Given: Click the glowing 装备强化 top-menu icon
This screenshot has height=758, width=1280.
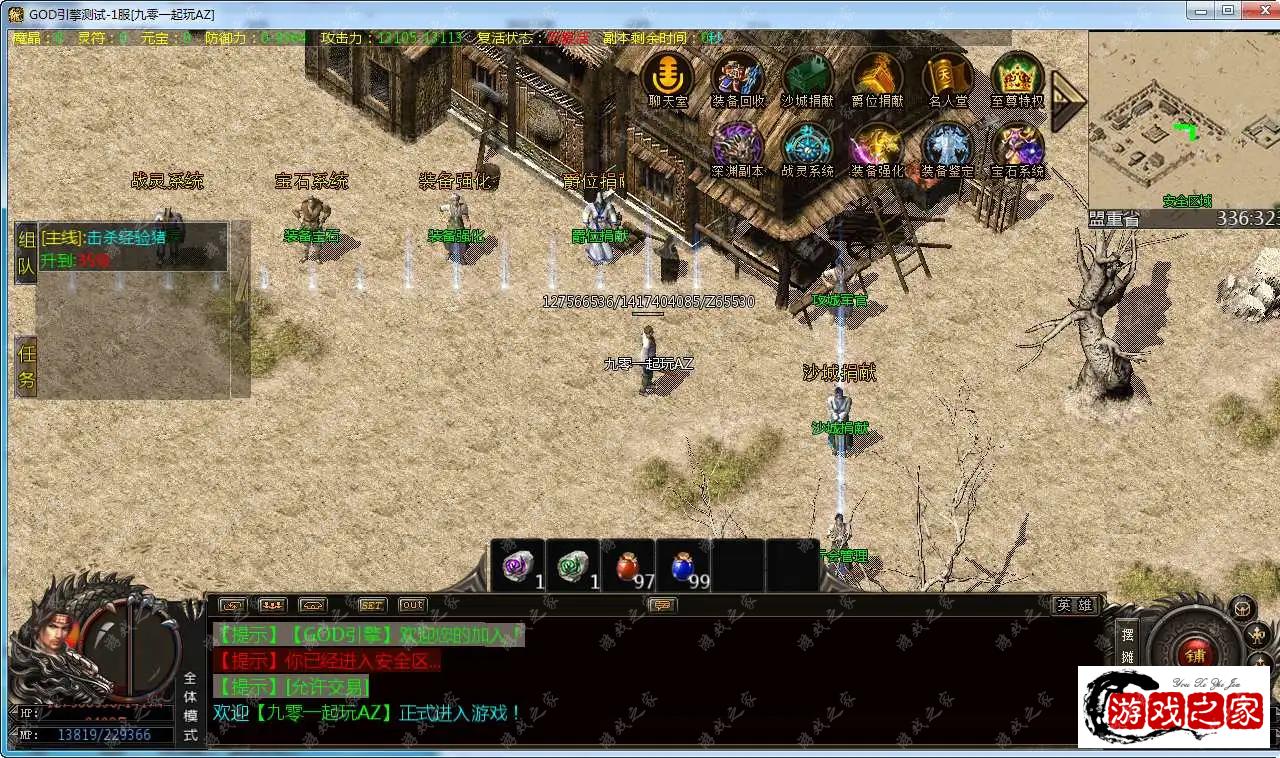Looking at the screenshot, I should tap(877, 147).
